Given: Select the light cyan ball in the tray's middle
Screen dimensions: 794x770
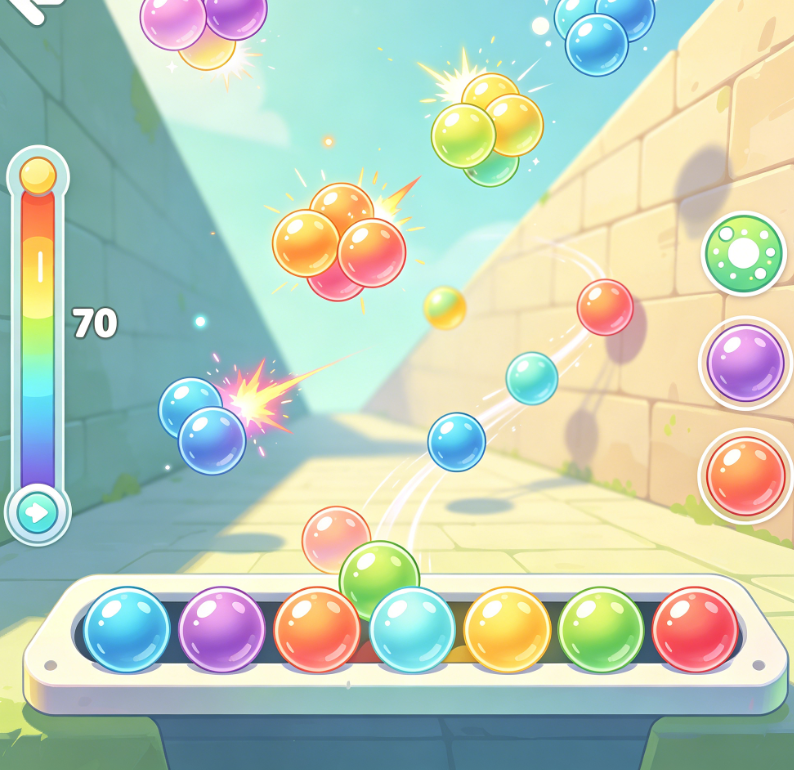Looking at the screenshot, I should coord(412,630).
